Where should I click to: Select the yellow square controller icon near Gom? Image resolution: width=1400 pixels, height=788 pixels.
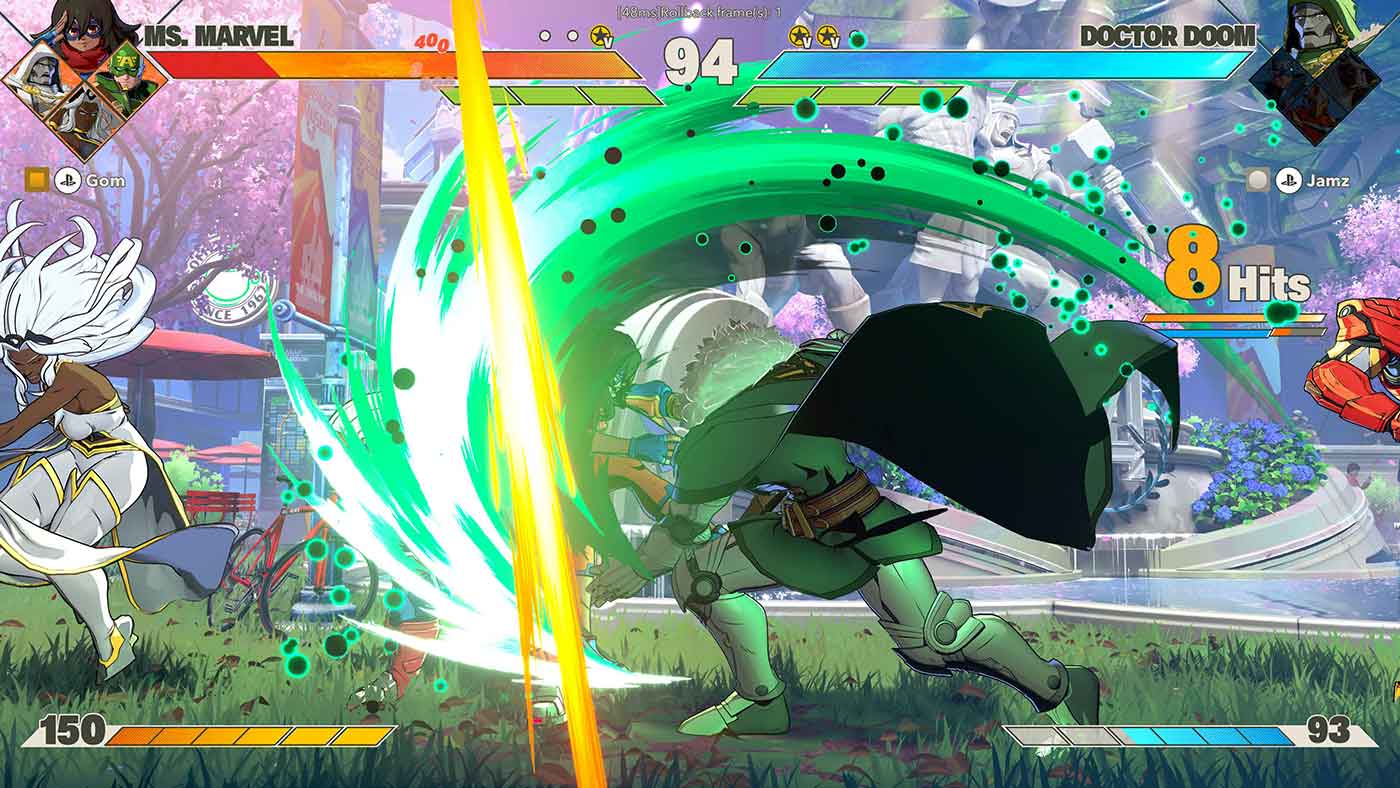(x=37, y=178)
